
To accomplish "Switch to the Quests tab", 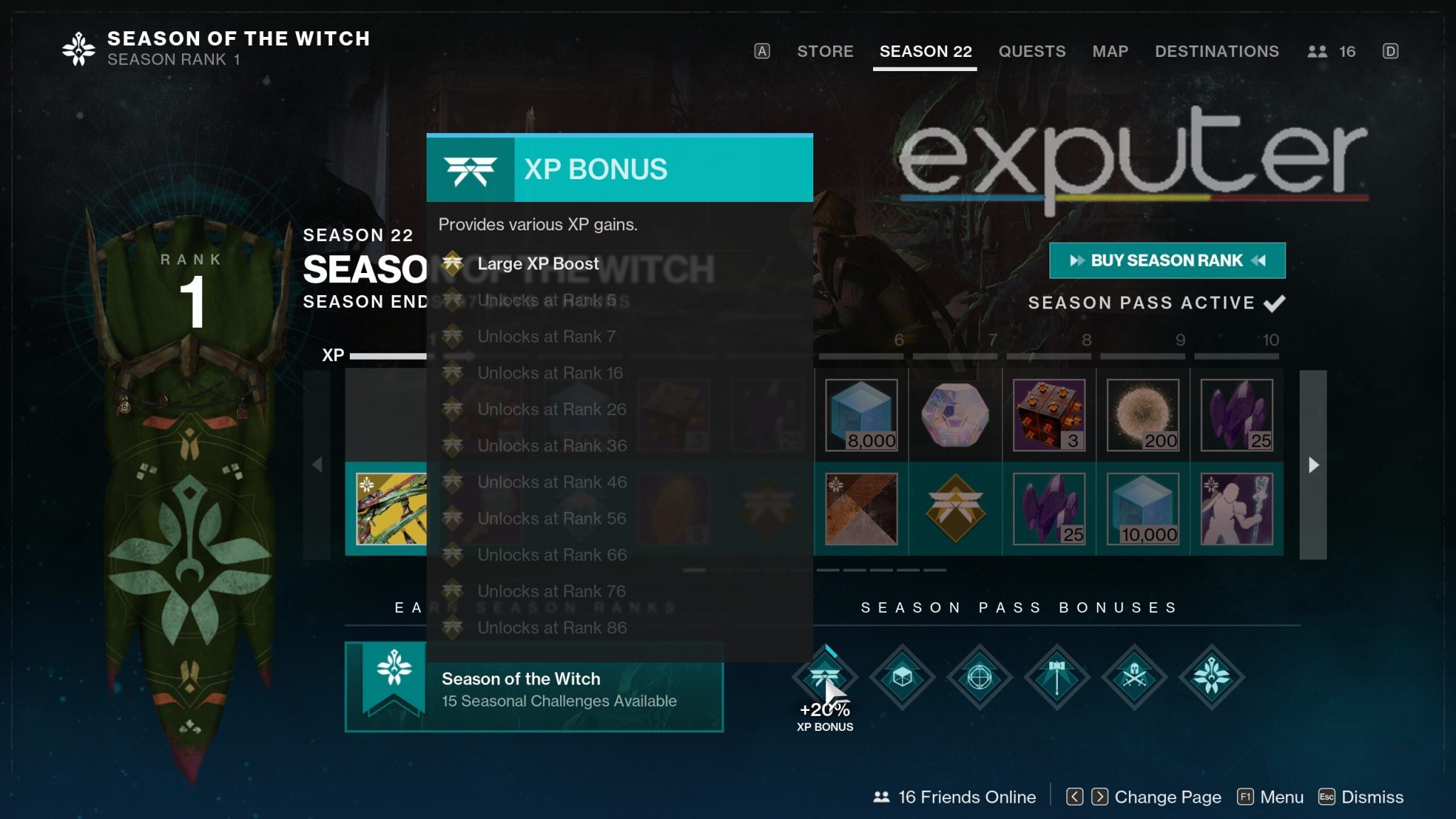I will tap(1032, 51).
